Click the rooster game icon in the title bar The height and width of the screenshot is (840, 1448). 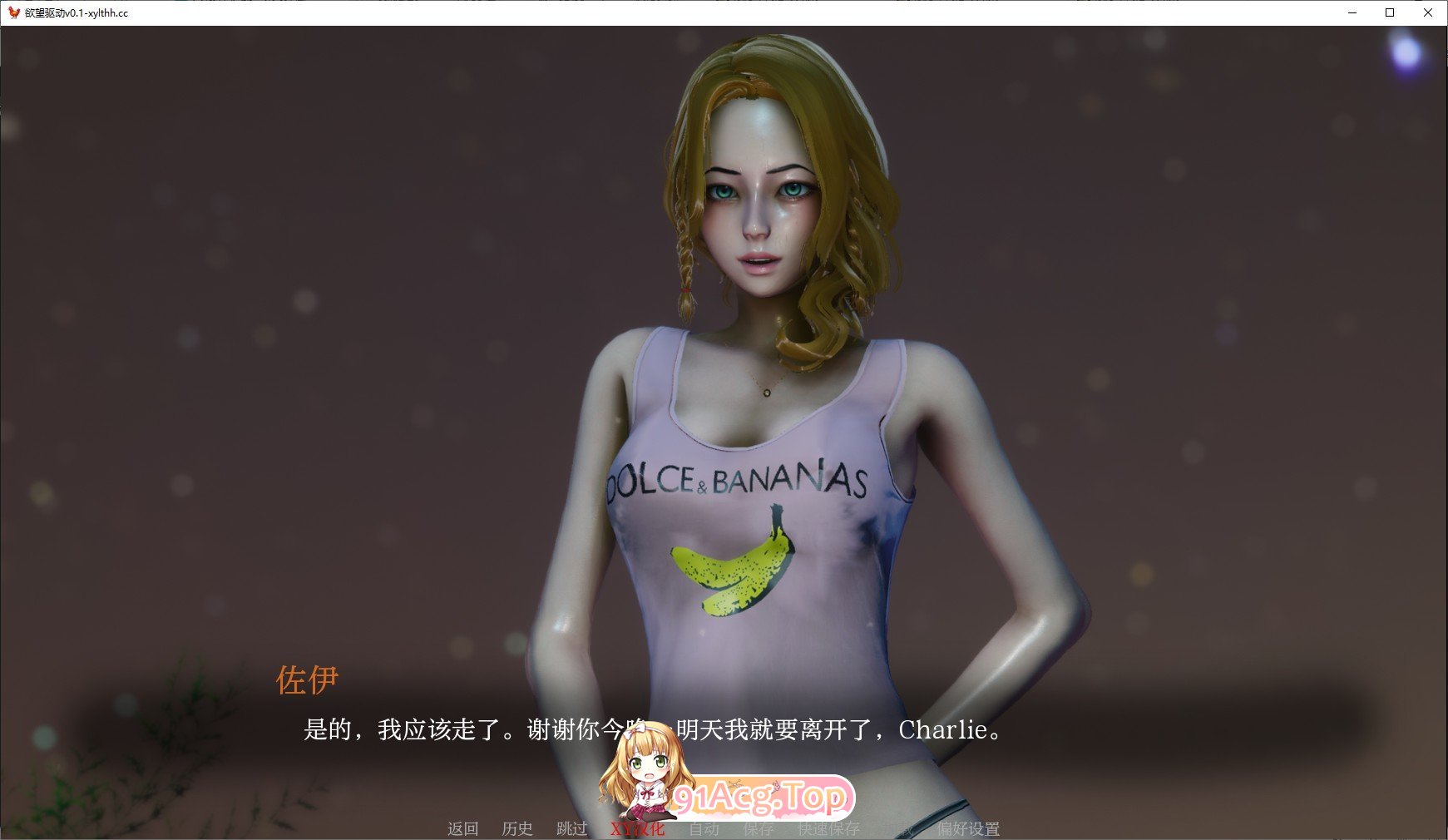point(12,12)
